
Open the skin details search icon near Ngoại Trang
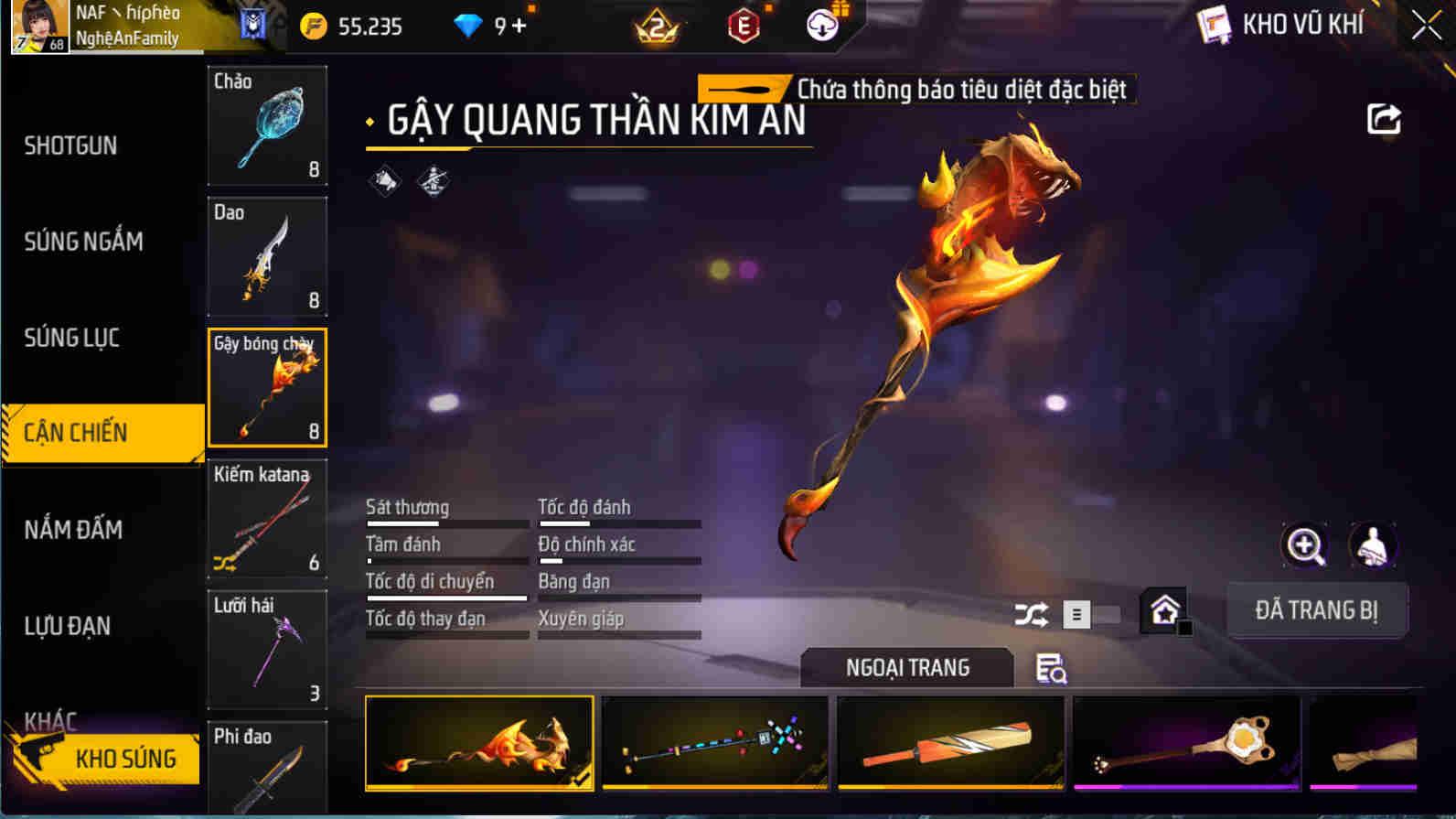pos(1050,669)
